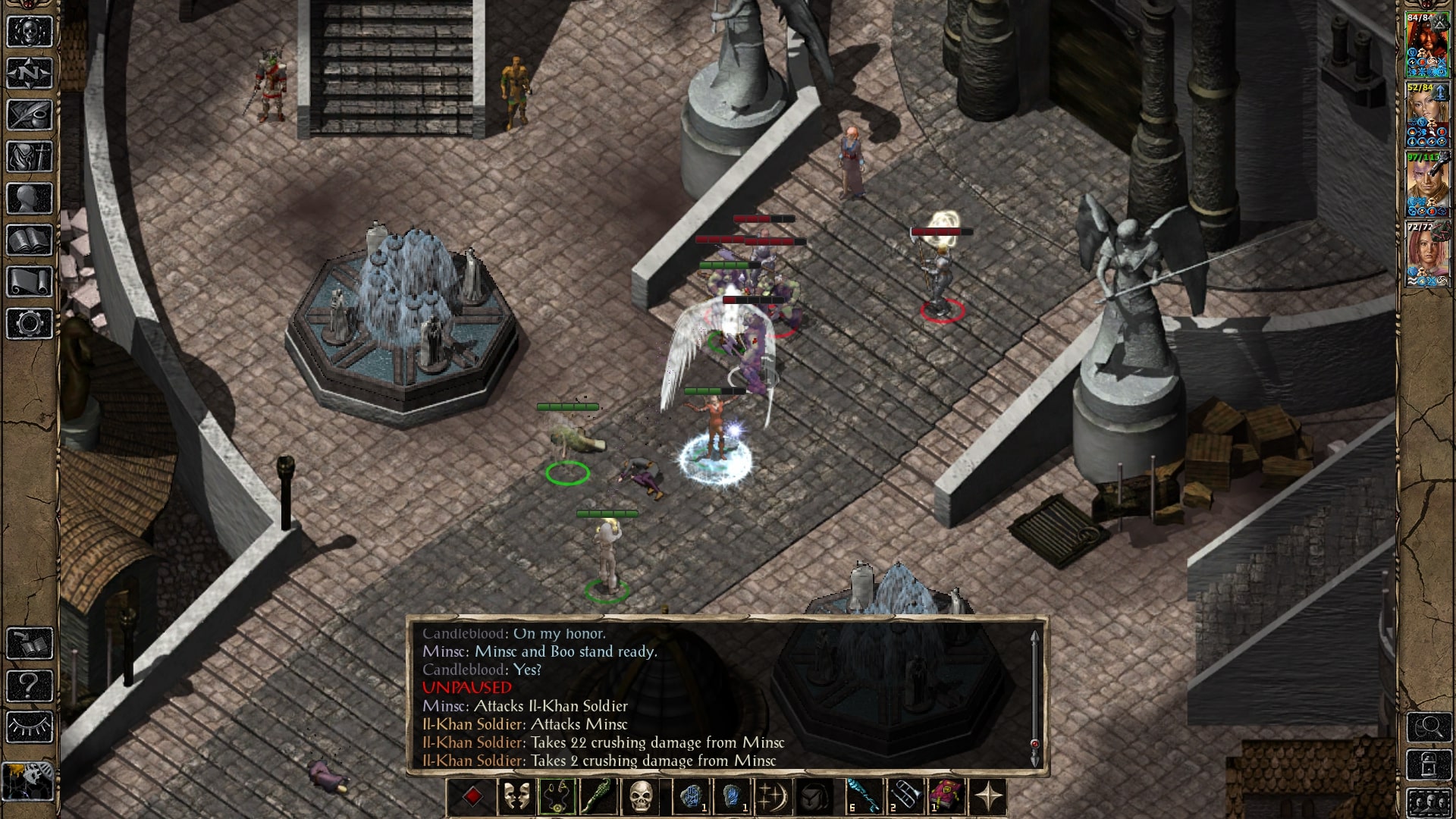Viewport: 1456px width, 819px height.
Task: Select the second party portrait with 52 HP
Action: point(1427,116)
